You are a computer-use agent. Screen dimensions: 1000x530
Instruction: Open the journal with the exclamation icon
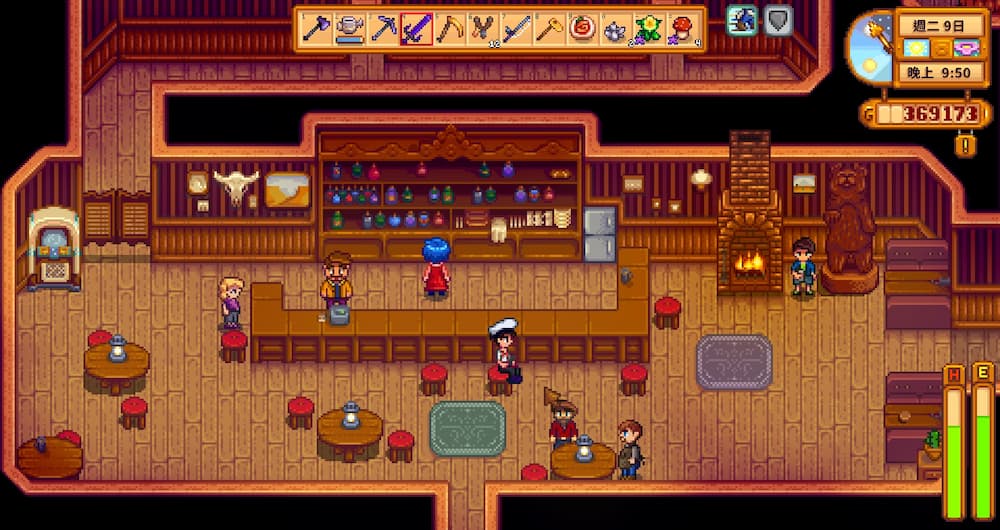point(965,145)
